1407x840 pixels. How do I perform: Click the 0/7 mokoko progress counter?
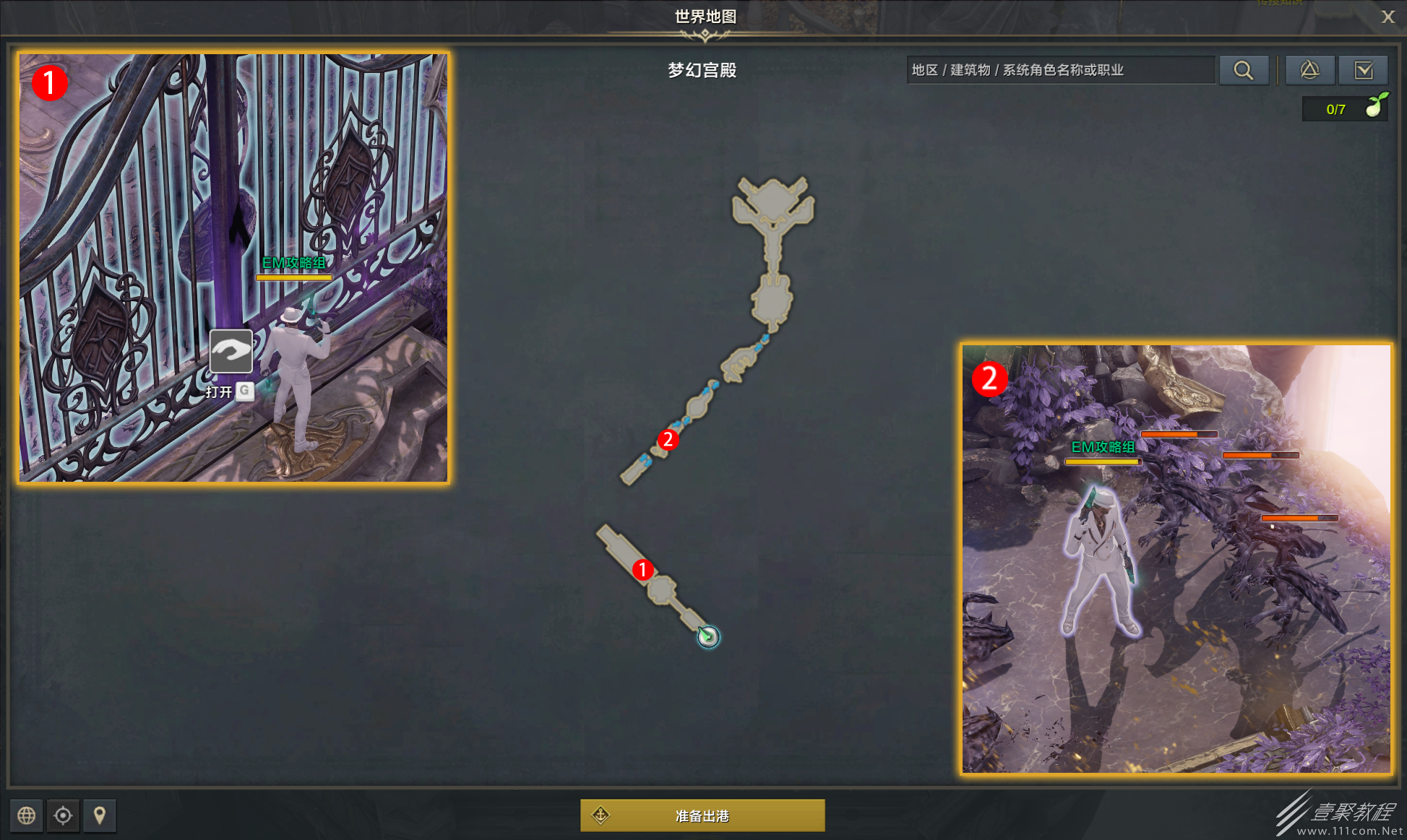(x=1336, y=109)
